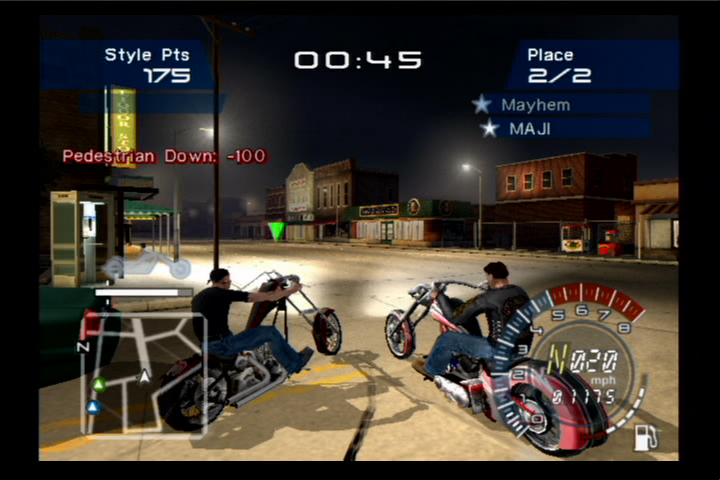Select the Mayhem racer row
Image resolution: width=720 pixels, height=480 pixels.
tap(560, 105)
